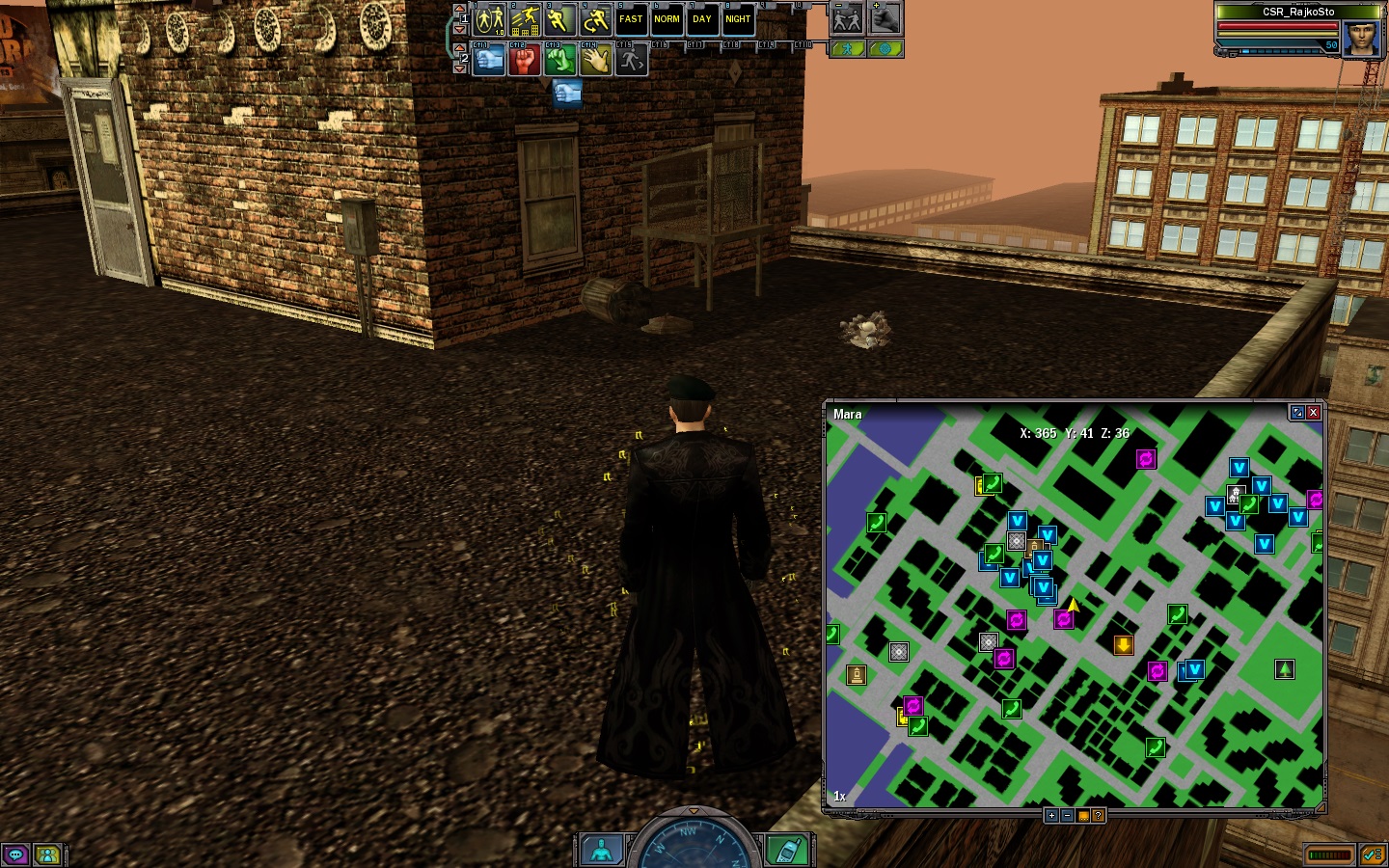Use the red fist ability
1389x868 pixels.
coord(524,60)
